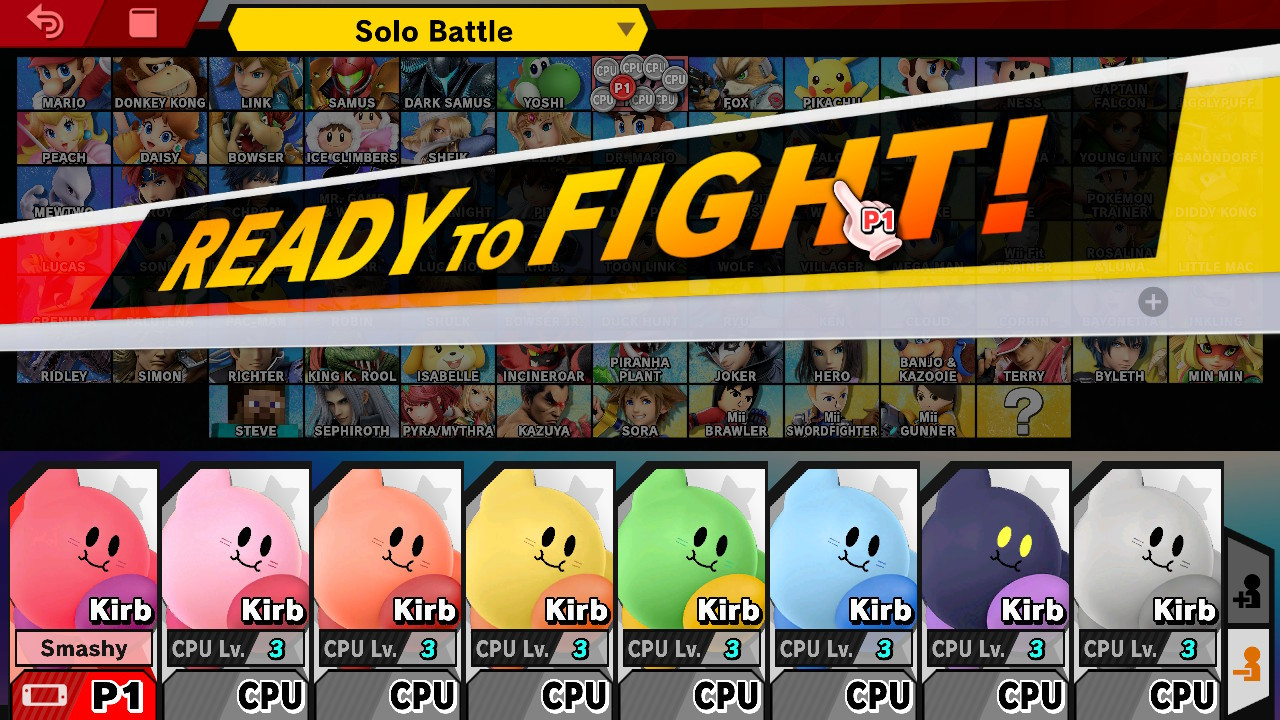The width and height of the screenshot is (1280, 720).
Task: Pick the Random fighter question mark box
Action: pyautogui.click(x=1021, y=411)
